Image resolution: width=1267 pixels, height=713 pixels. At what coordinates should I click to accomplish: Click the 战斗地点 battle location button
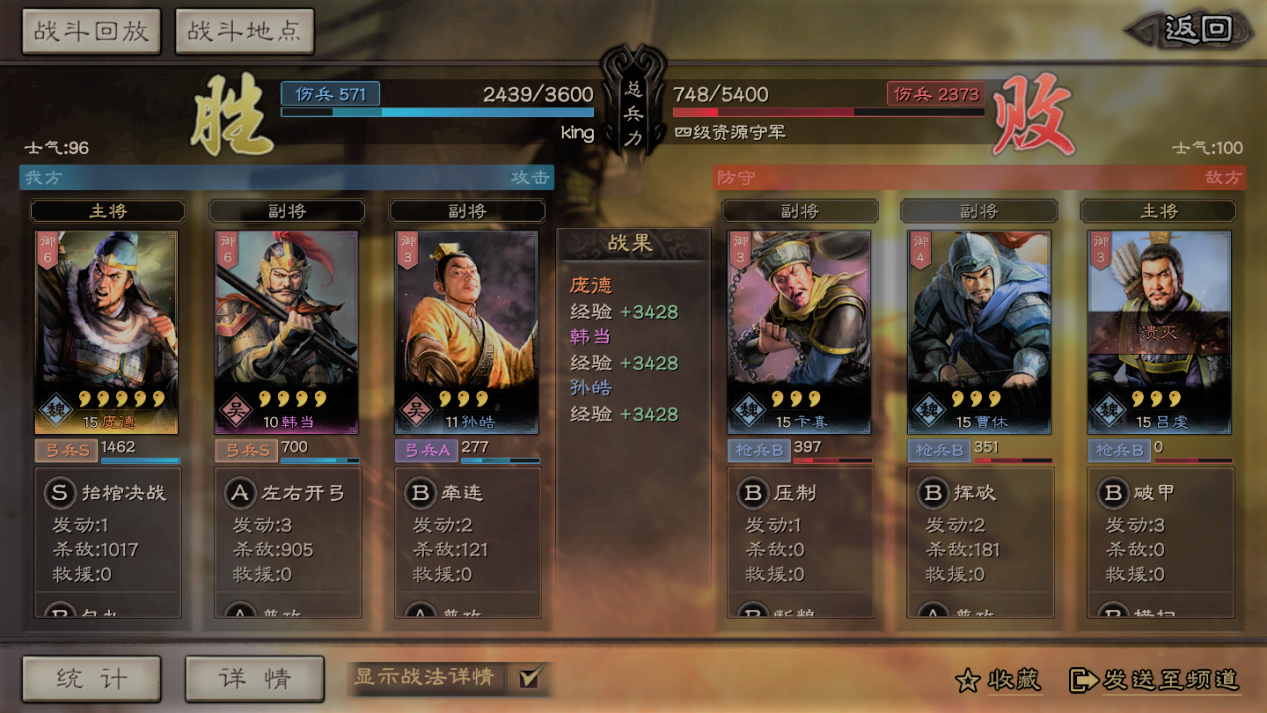click(244, 31)
